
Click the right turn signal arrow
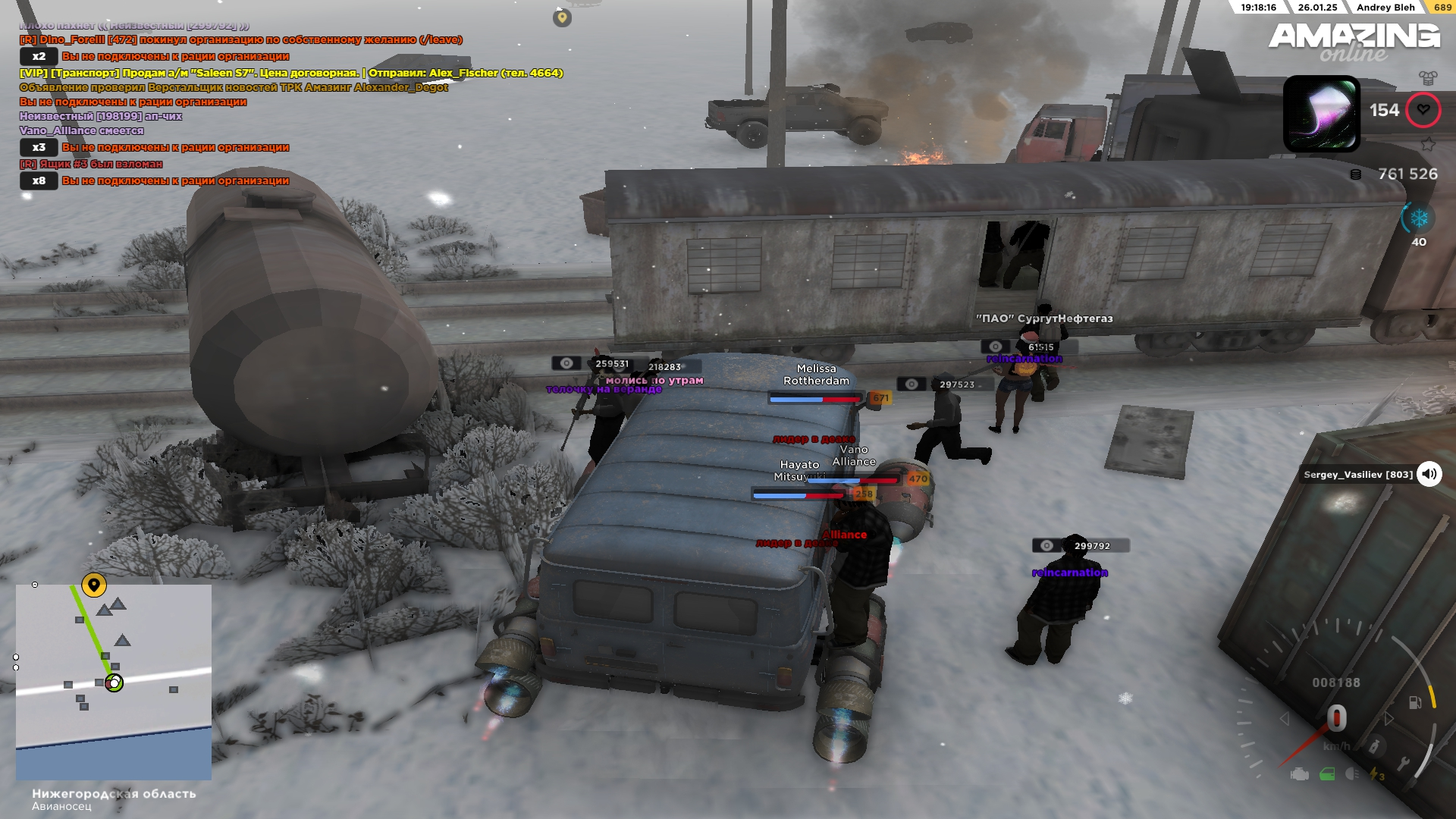(x=1389, y=718)
